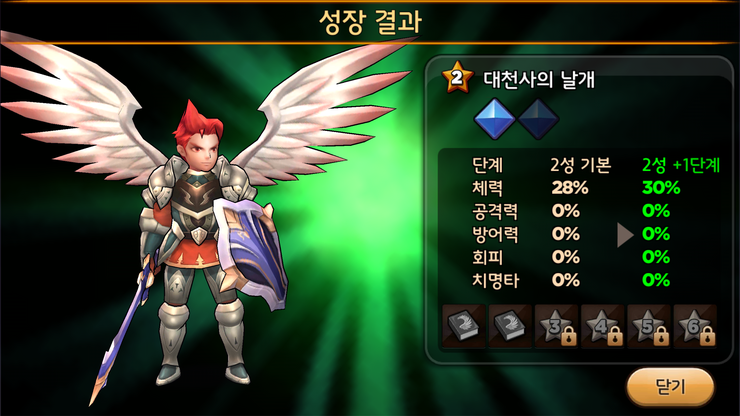Close the growth result with 닫기 button

click(670, 385)
